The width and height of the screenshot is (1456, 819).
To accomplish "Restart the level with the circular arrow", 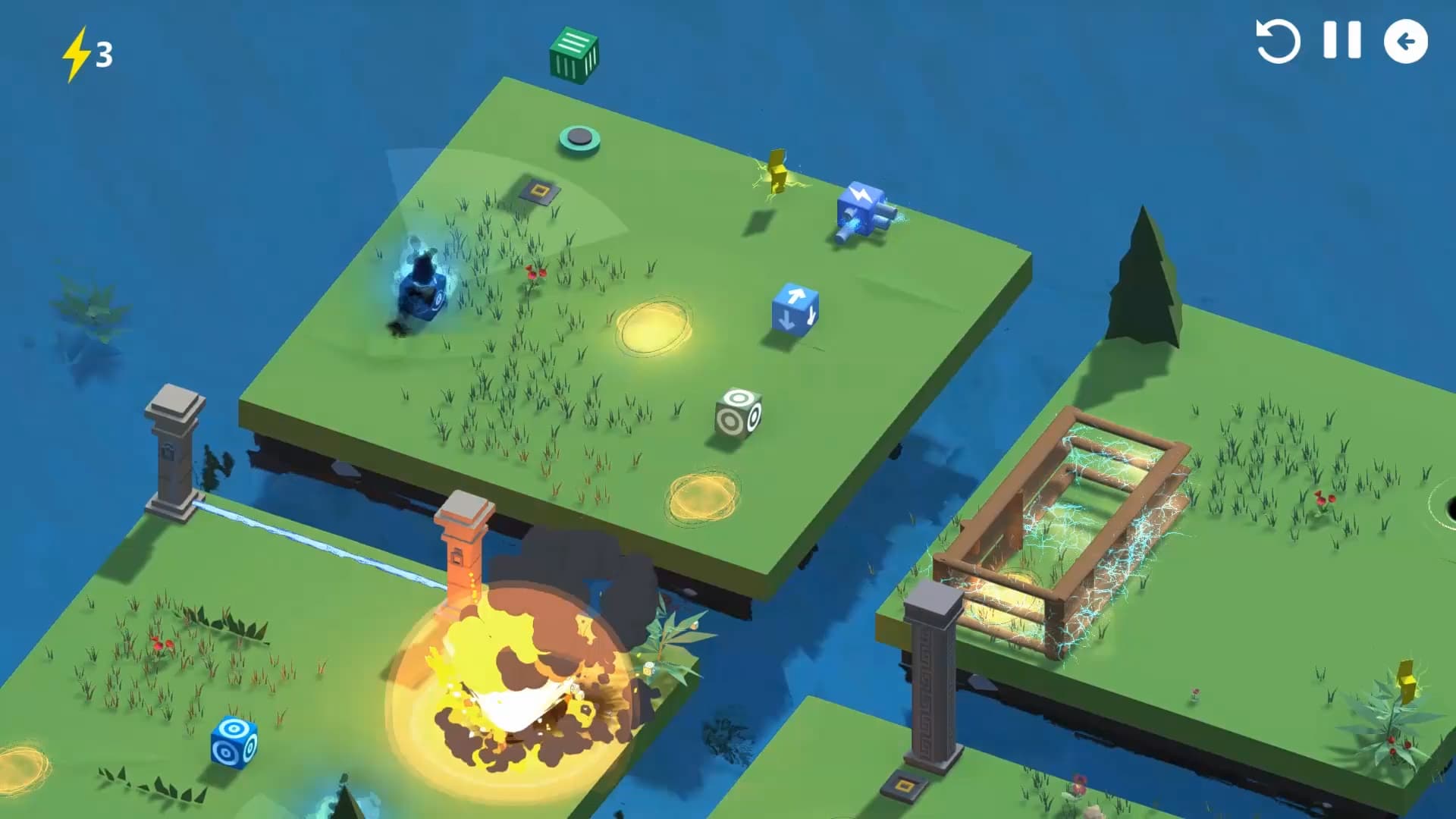I will [1278, 41].
